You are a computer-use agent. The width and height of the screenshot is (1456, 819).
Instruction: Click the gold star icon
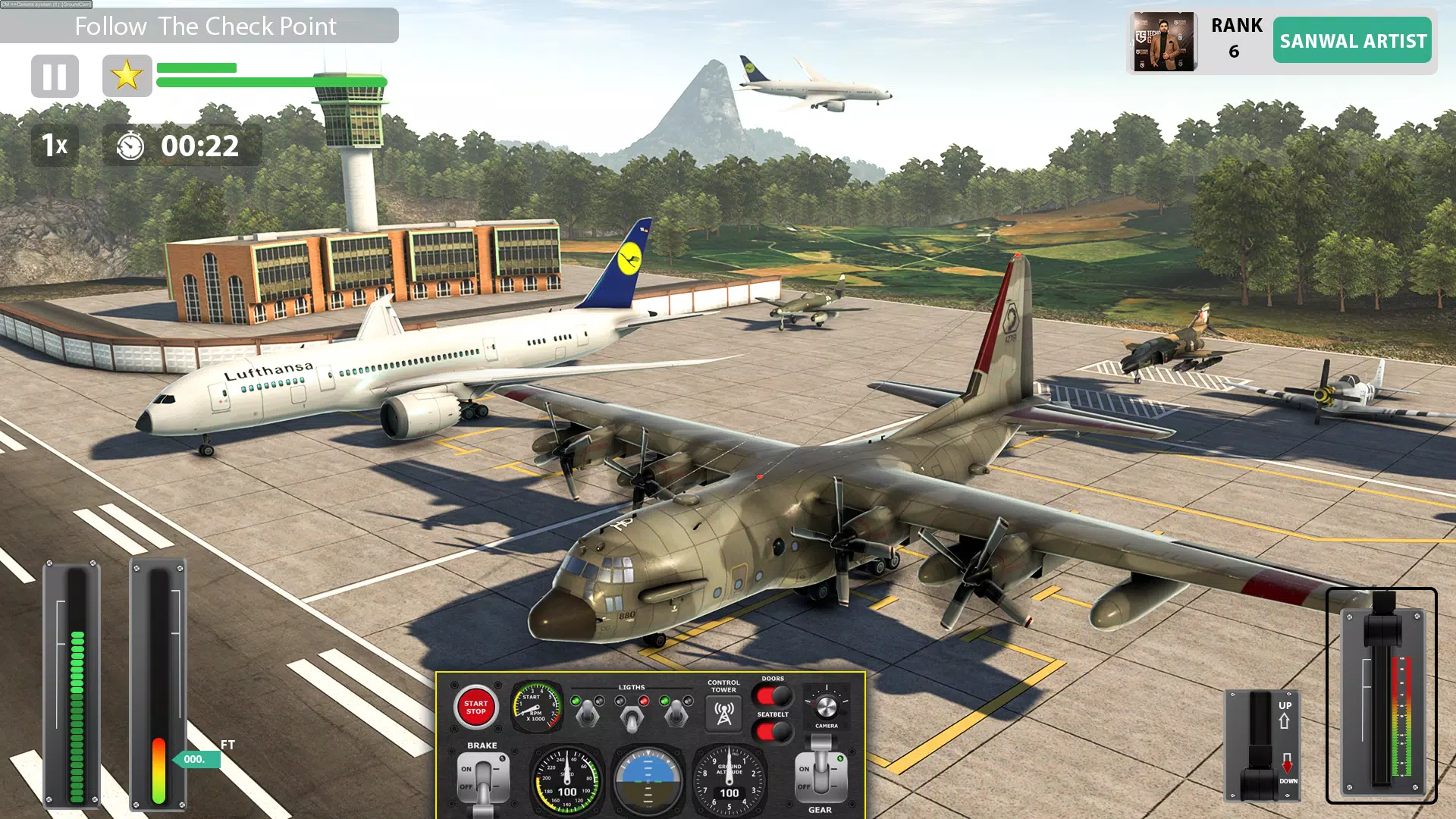pos(127,76)
